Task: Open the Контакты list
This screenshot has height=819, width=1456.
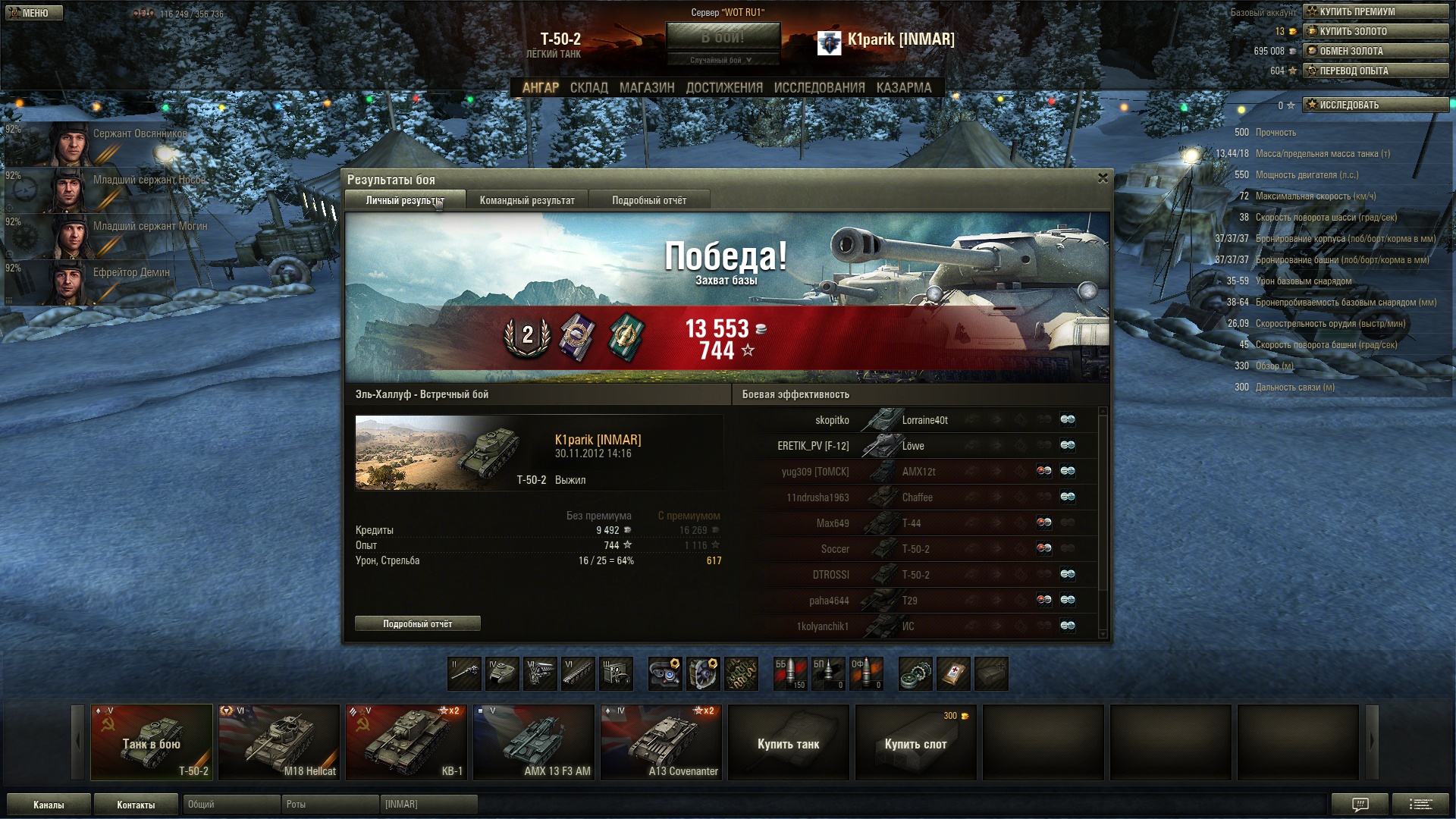Action: click(136, 805)
